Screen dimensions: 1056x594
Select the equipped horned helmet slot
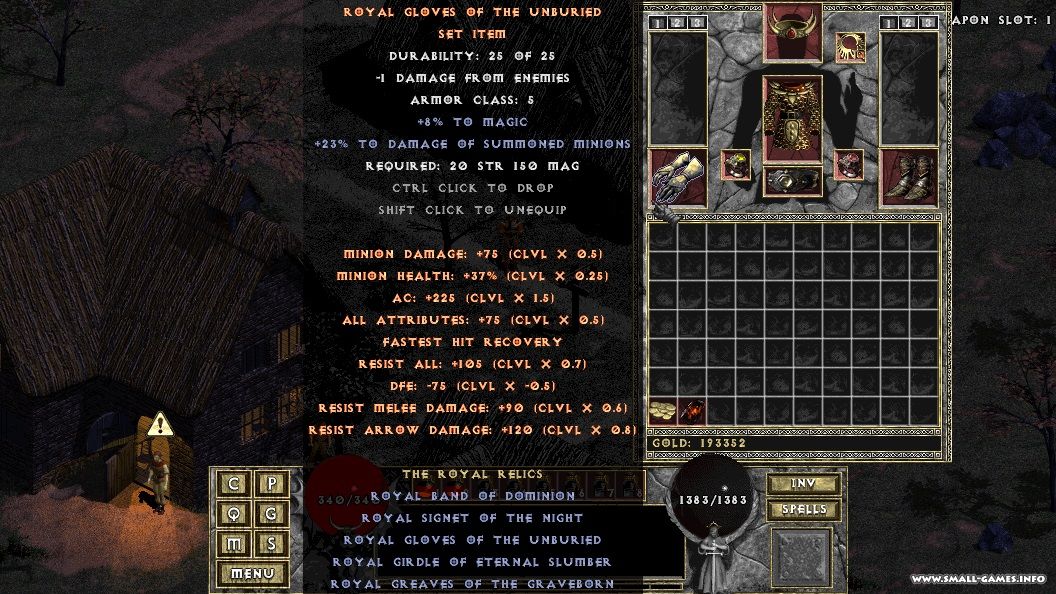pyautogui.click(x=793, y=30)
